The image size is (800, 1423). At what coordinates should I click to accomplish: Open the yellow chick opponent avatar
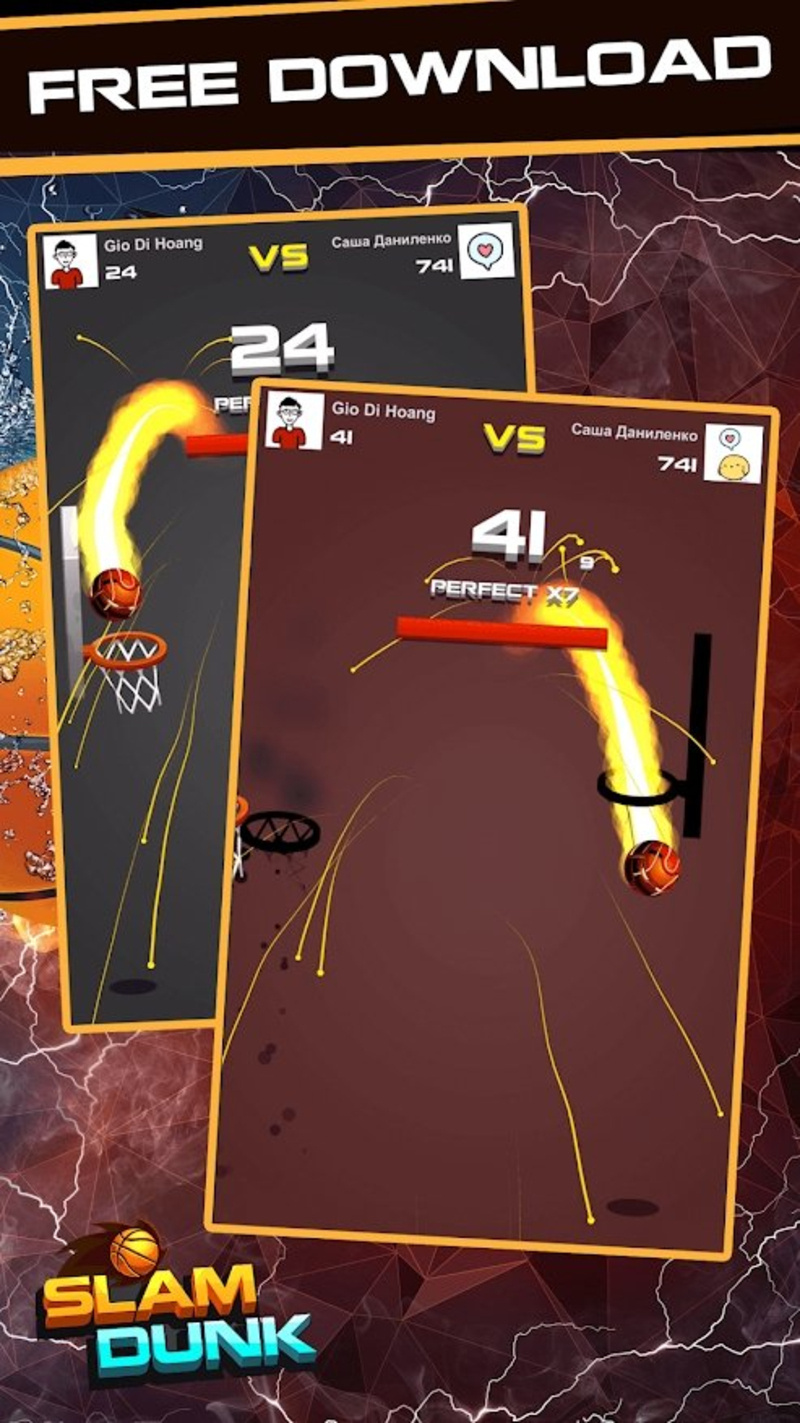733,453
